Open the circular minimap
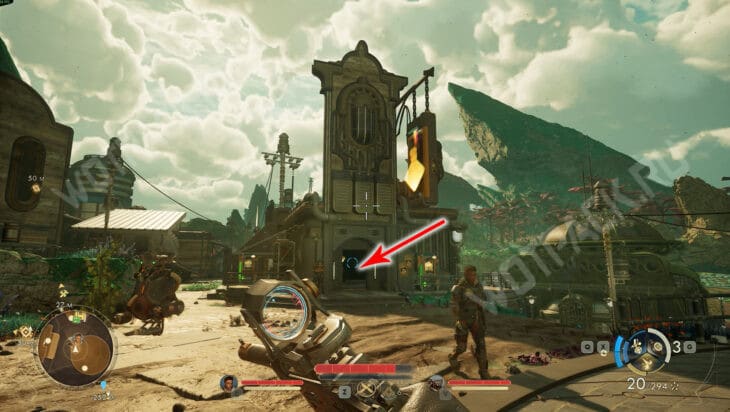Viewport: 730px width, 412px height. pyautogui.click(x=75, y=347)
